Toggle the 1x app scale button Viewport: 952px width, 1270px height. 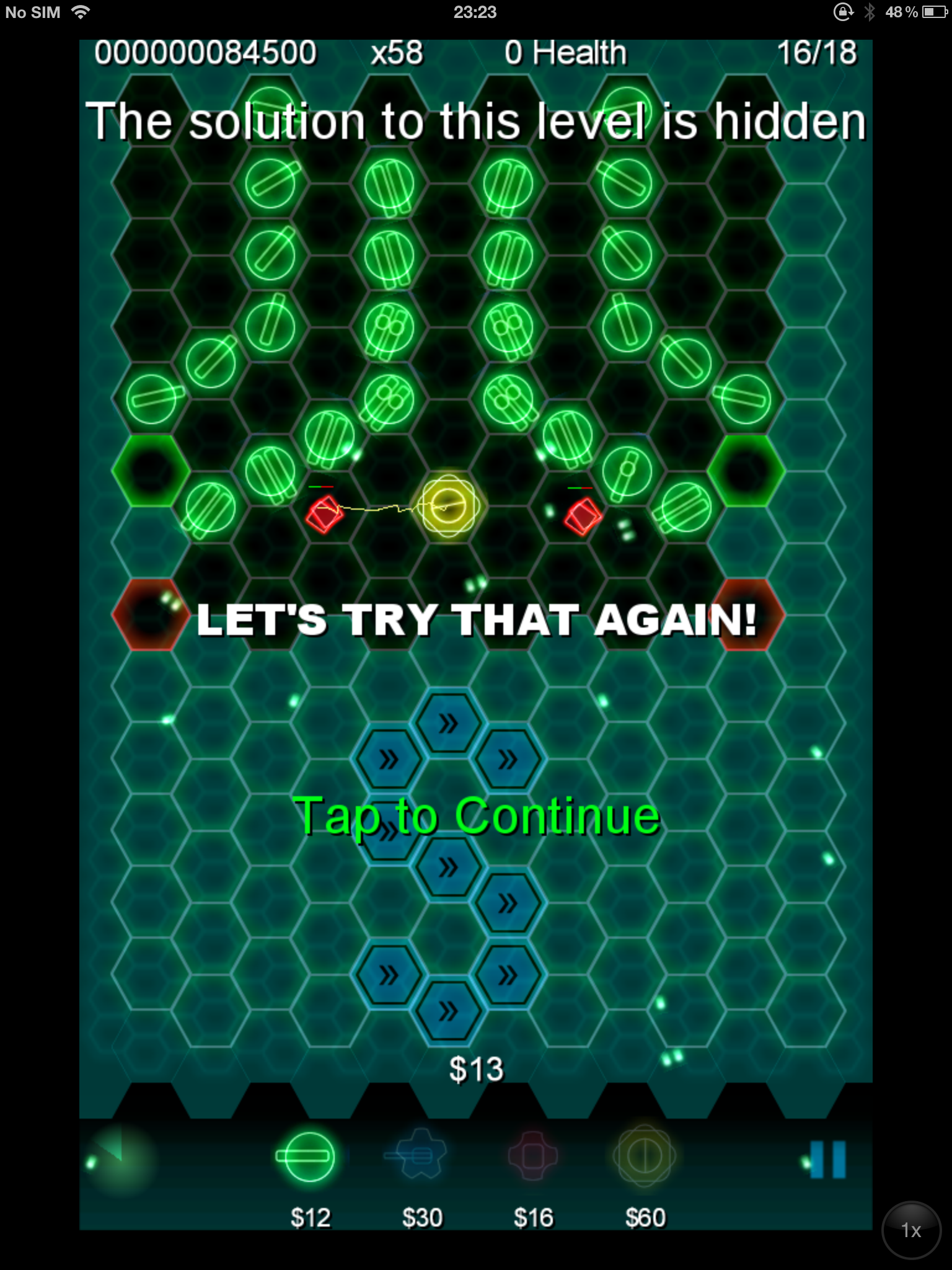[911, 1230]
